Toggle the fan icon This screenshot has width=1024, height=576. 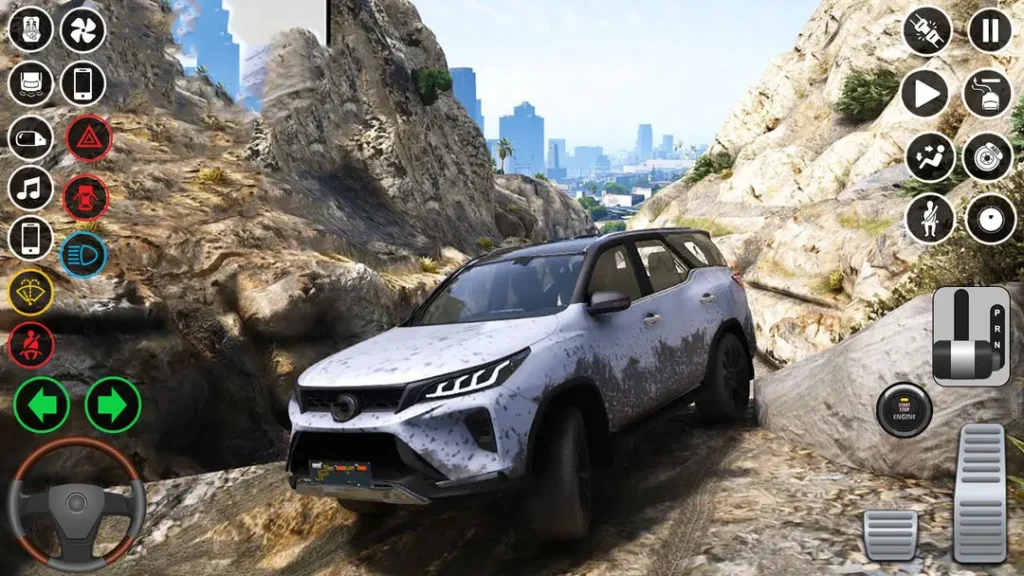(x=83, y=30)
